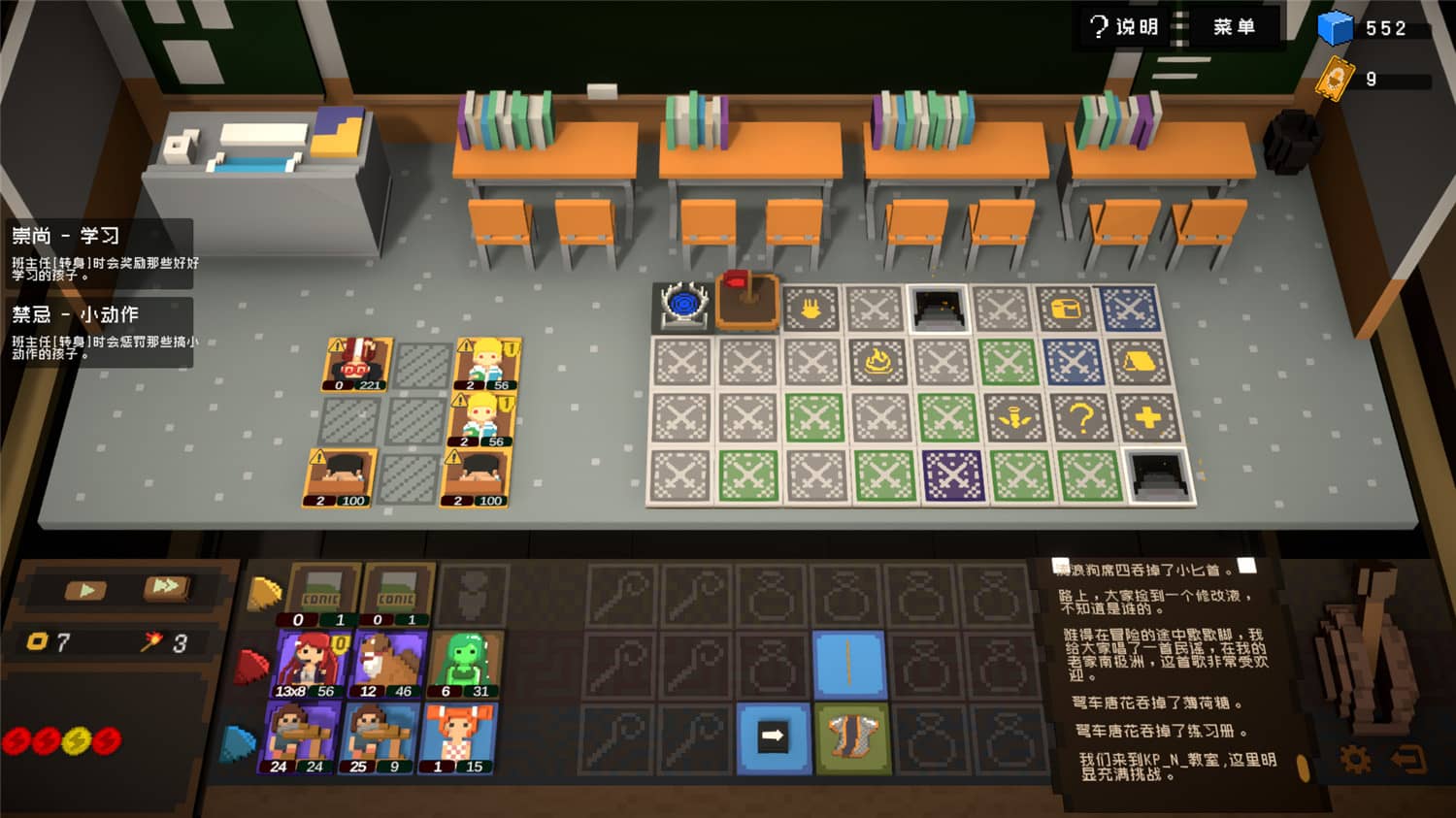Open the 说明 help panel

point(1125,27)
